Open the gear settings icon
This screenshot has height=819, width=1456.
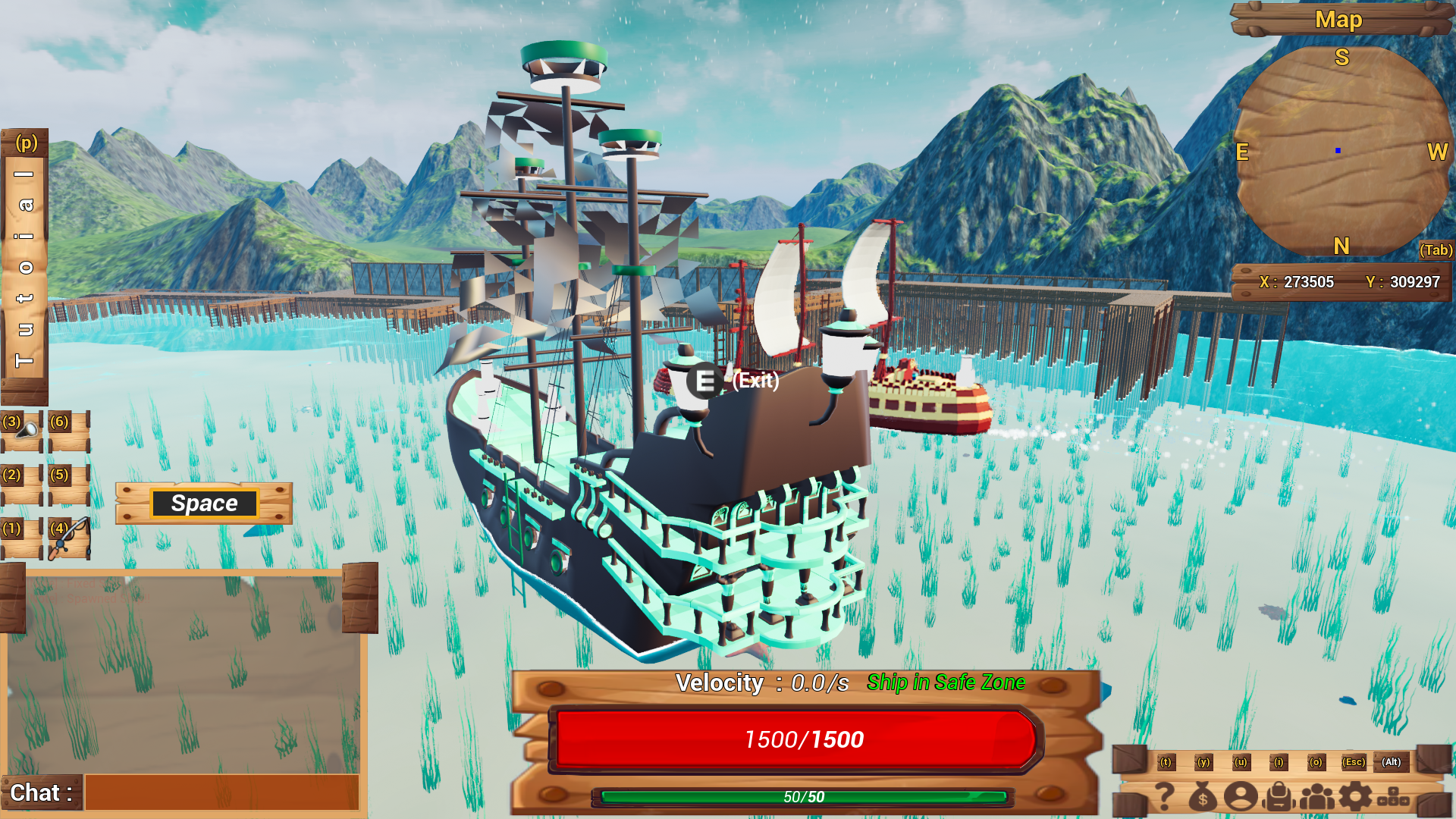tap(1355, 796)
